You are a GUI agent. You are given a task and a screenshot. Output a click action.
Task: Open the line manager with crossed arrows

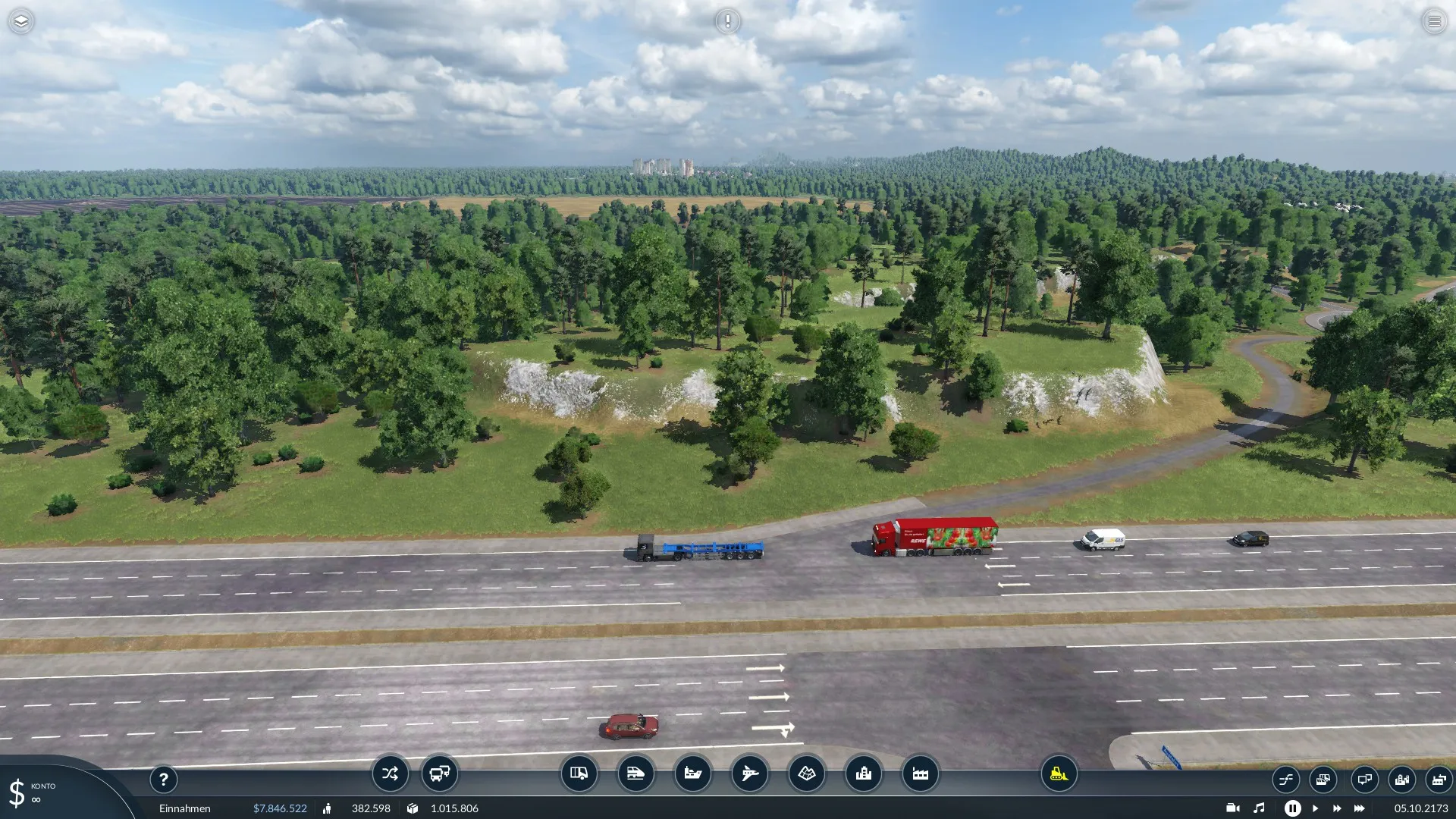390,773
